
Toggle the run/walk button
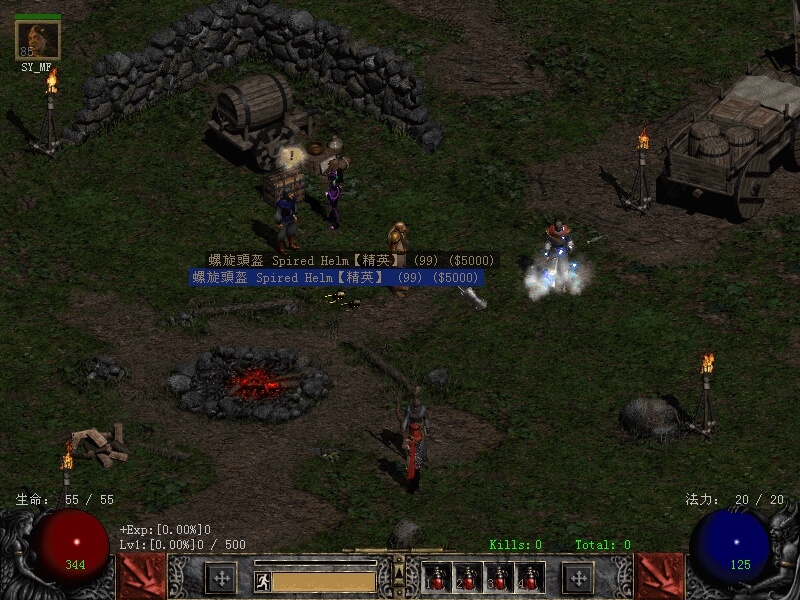tap(262, 580)
